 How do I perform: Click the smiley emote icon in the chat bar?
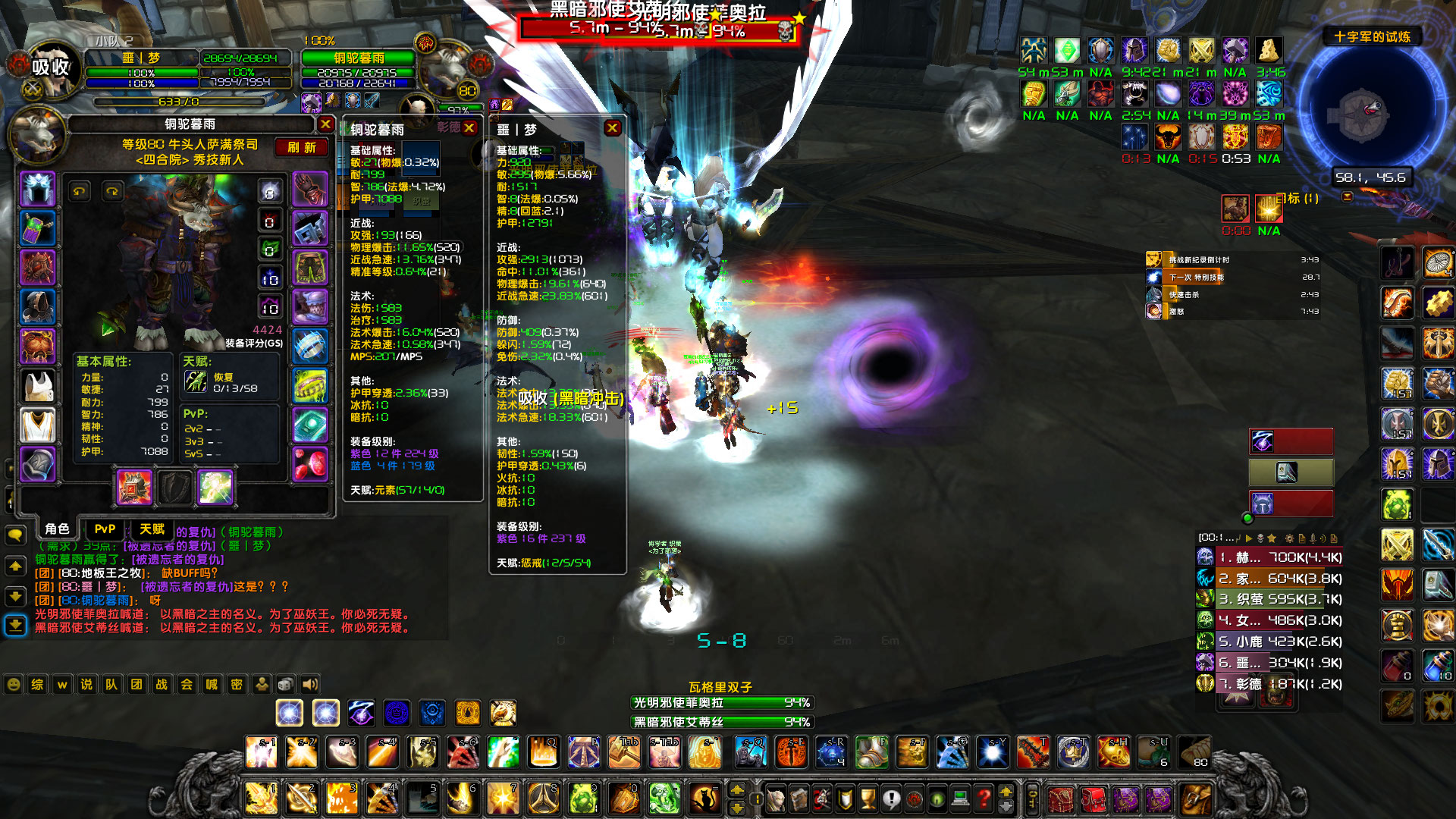[14, 684]
